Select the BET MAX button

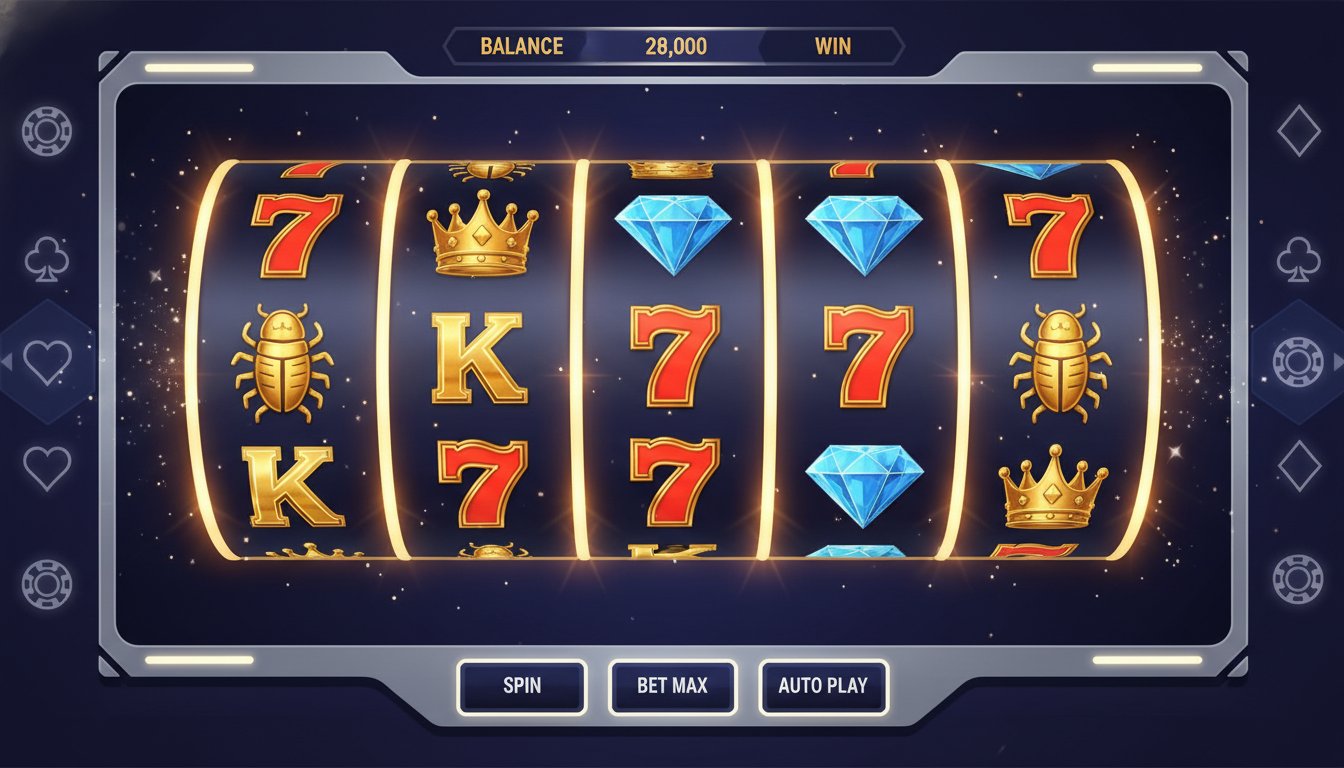[x=672, y=686]
